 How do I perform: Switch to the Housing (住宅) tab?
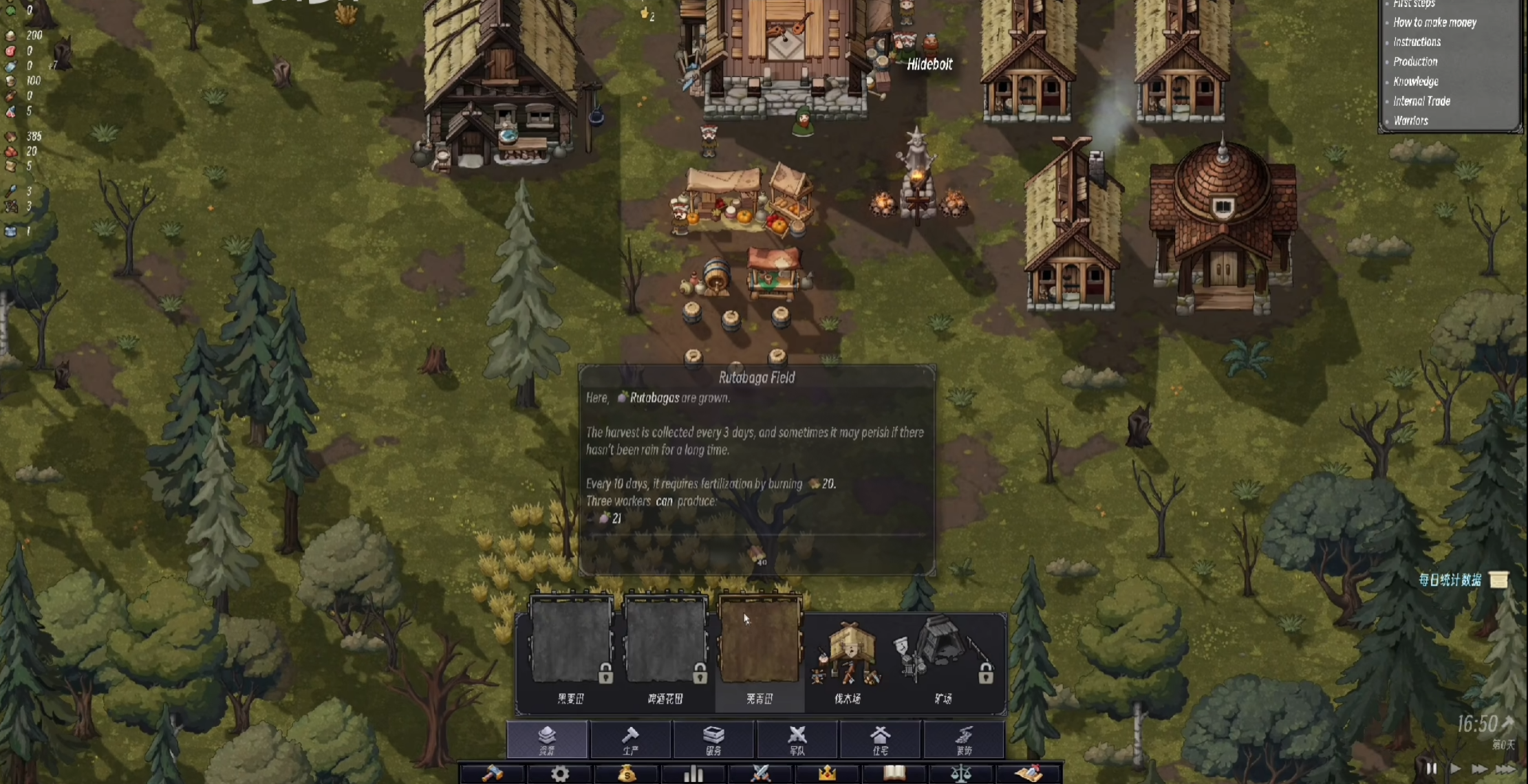[881, 739]
